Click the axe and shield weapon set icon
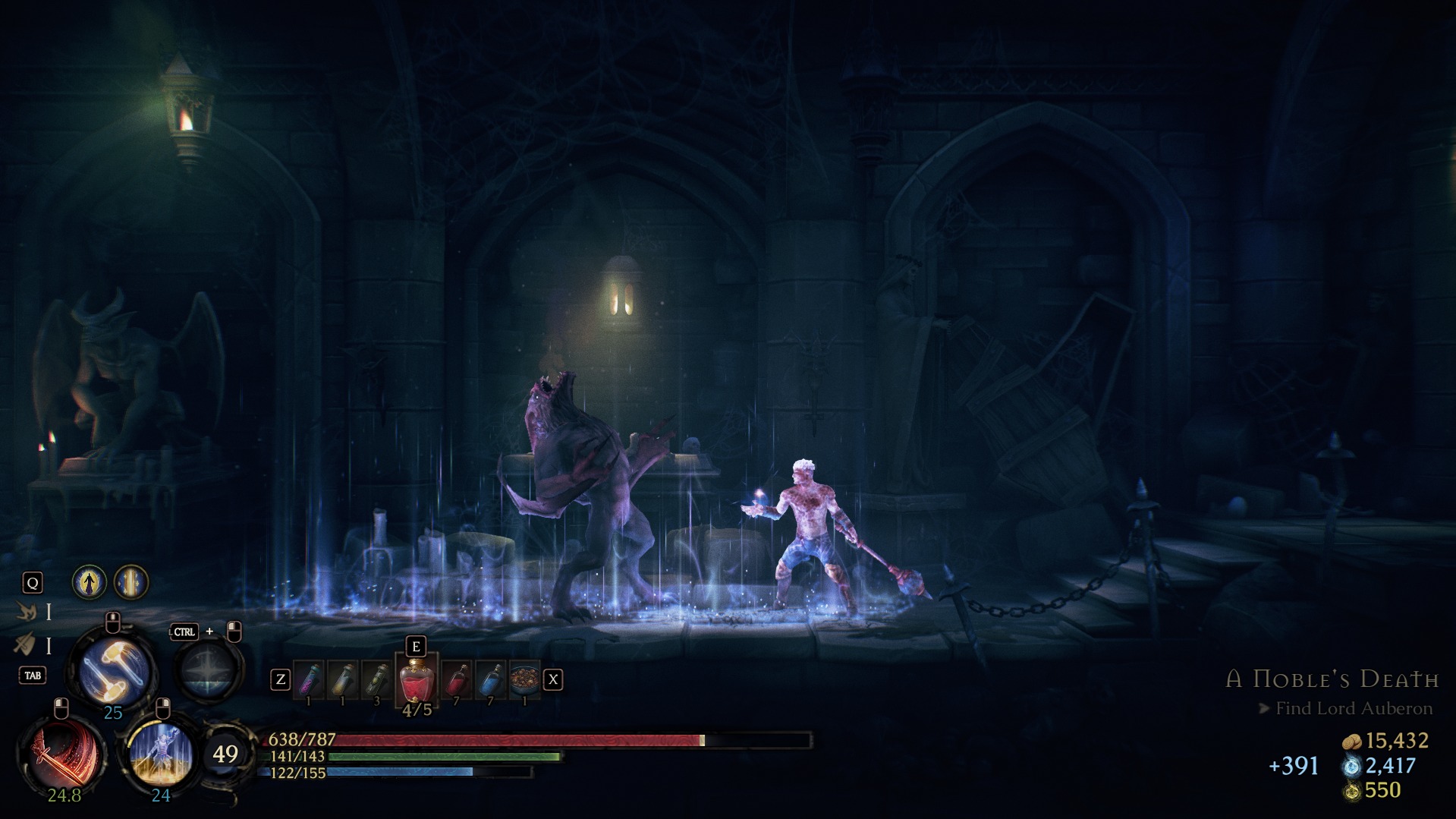 tap(26, 645)
